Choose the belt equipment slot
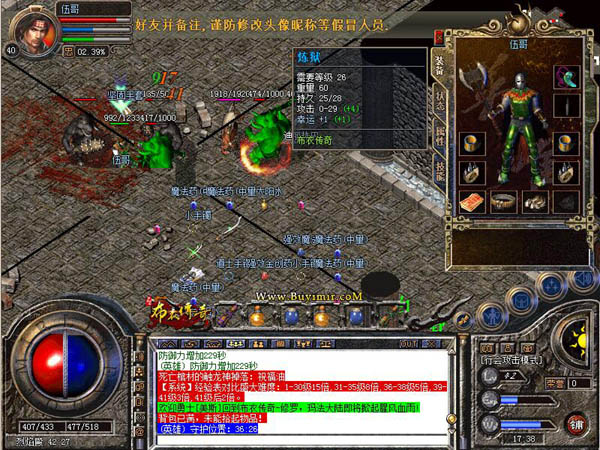 (x=504, y=201)
